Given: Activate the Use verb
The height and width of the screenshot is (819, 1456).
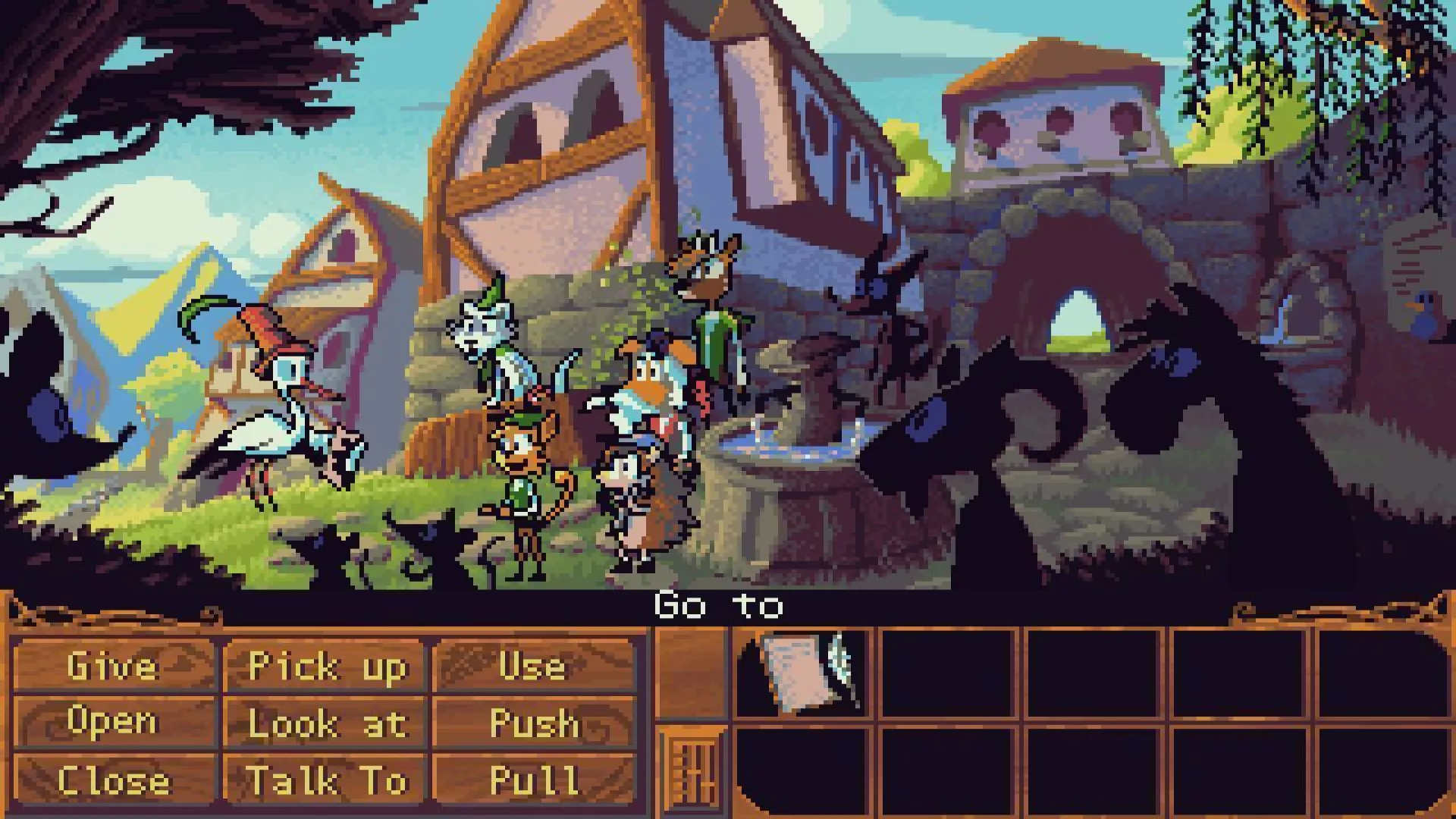Looking at the screenshot, I should click(533, 667).
